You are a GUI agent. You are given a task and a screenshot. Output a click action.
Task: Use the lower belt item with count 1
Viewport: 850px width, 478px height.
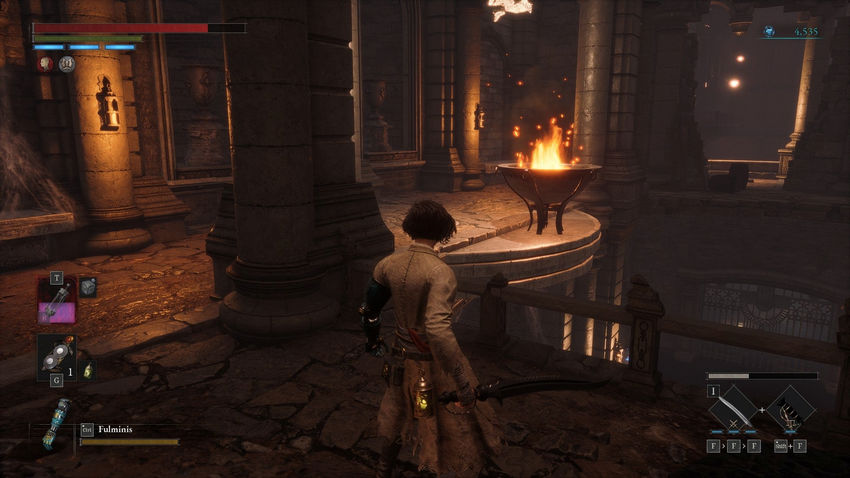click(56, 356)
